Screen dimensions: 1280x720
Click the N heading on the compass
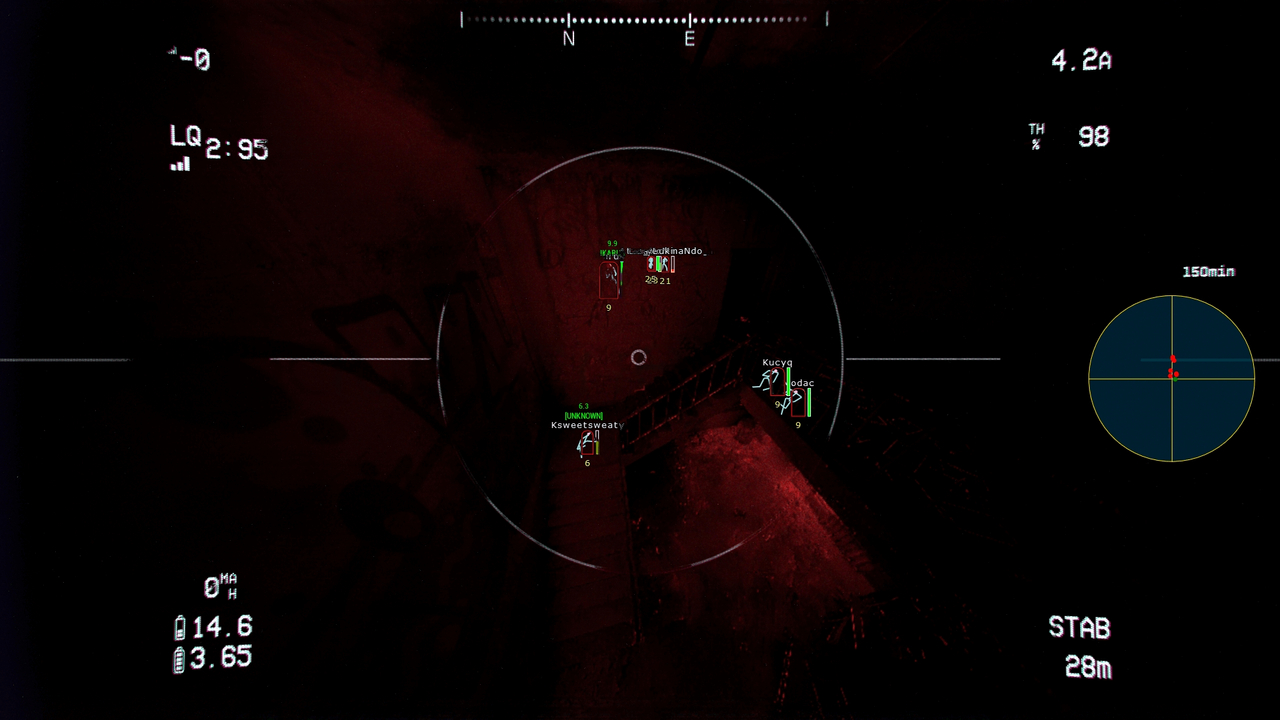tap(568, 38)
